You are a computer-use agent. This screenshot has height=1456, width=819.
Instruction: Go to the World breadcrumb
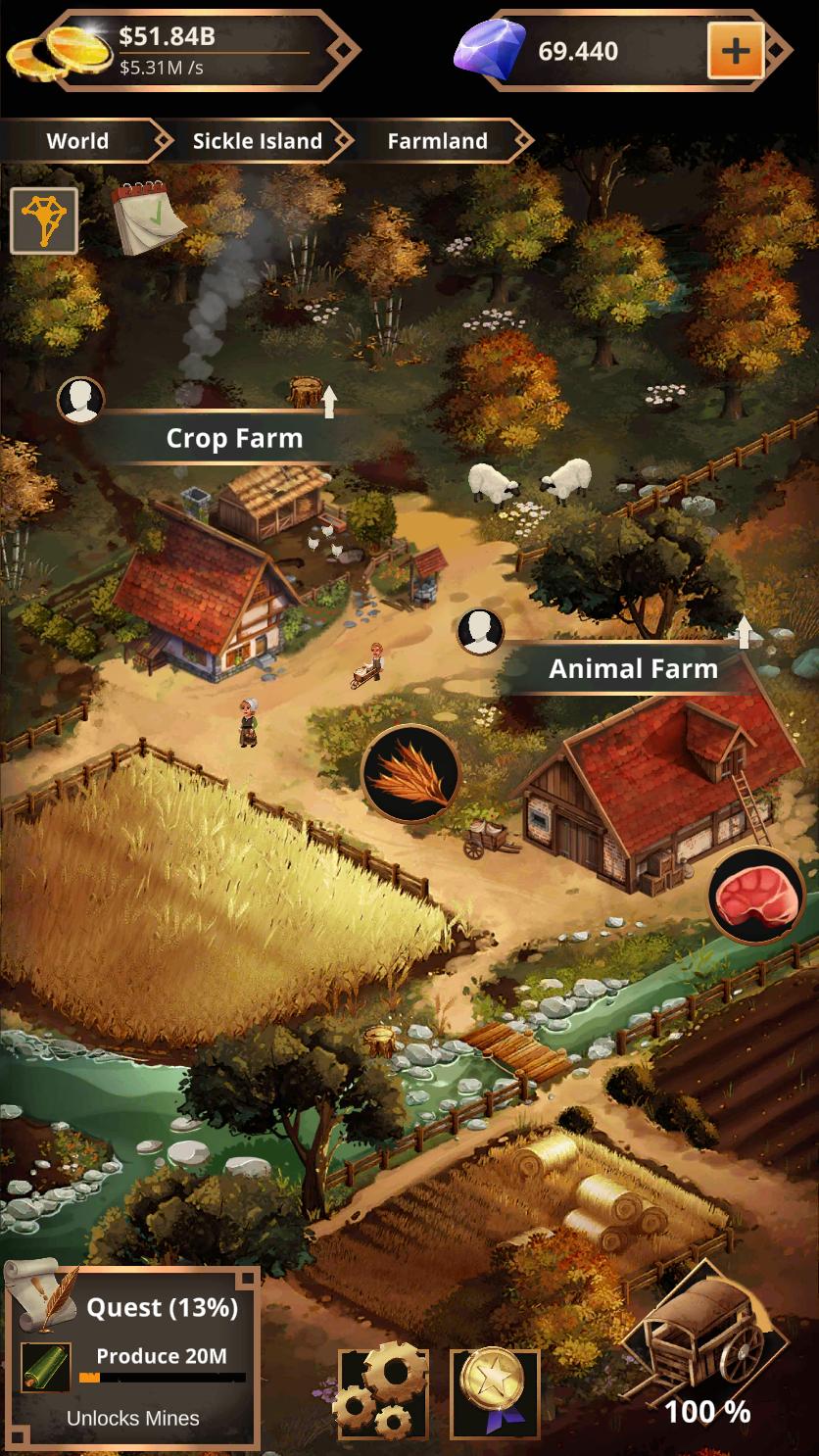77,141
